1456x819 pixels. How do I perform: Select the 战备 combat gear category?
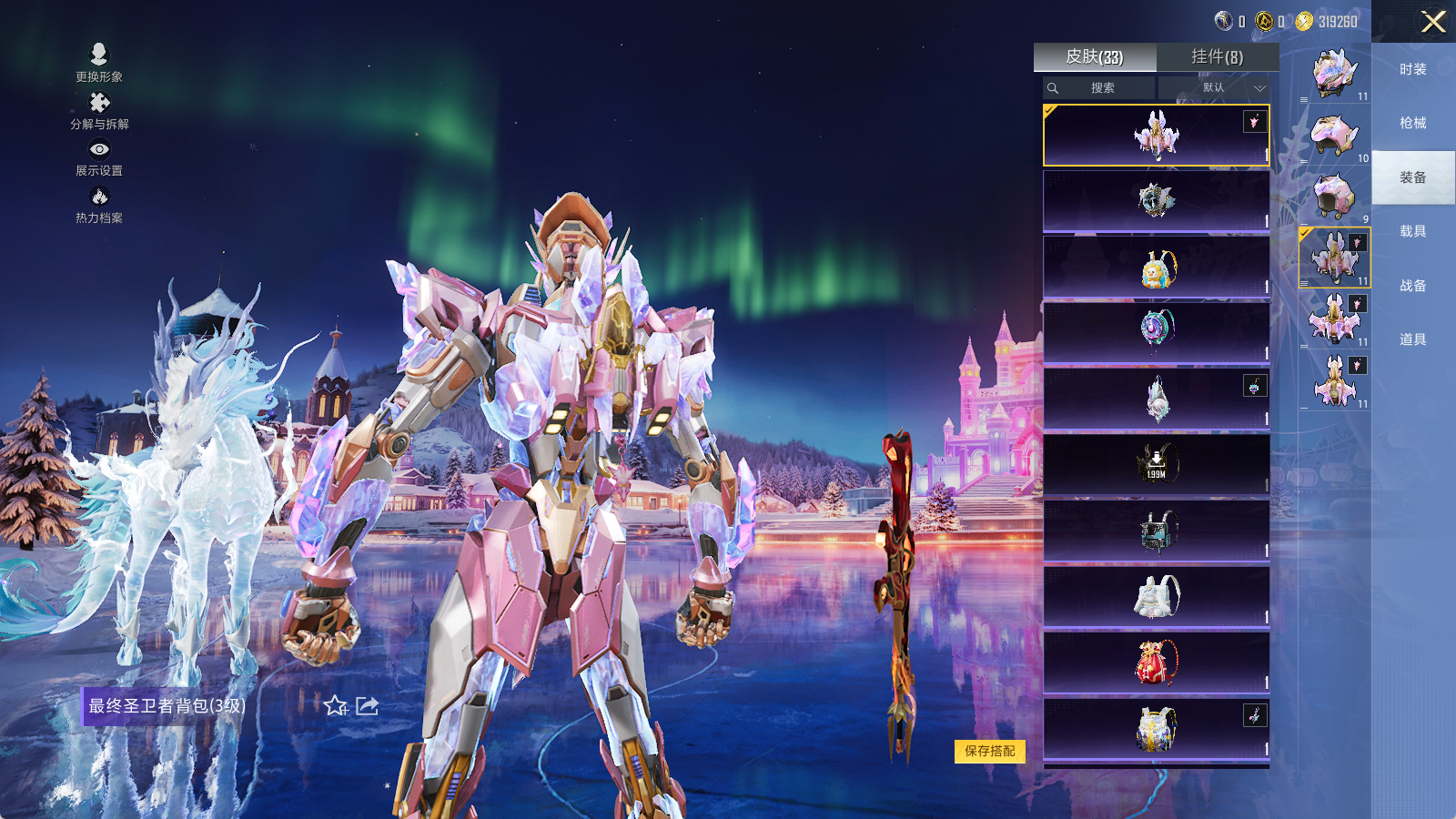[1412, 286]
